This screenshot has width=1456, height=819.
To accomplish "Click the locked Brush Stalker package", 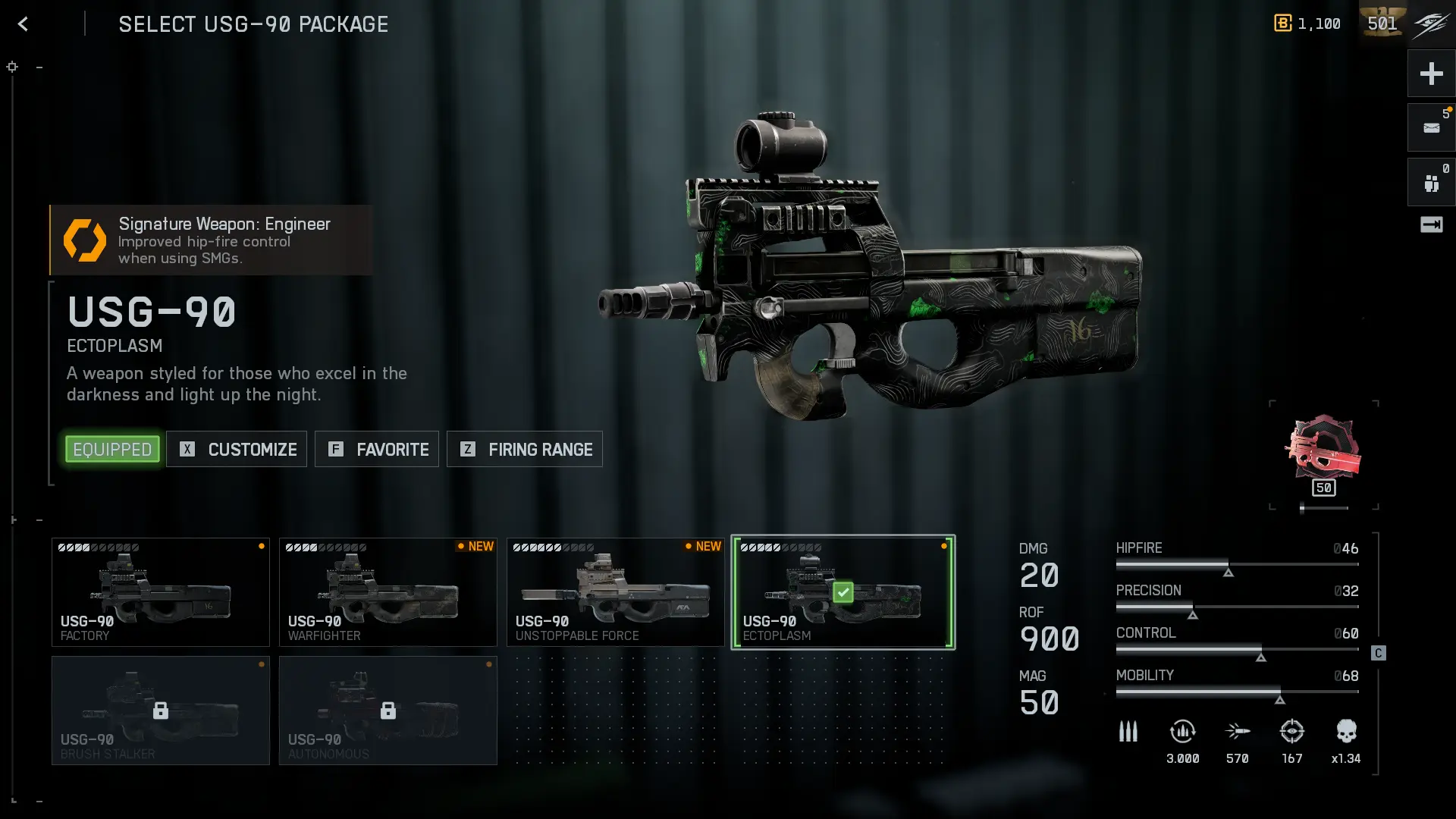I will tap(161, 711).
